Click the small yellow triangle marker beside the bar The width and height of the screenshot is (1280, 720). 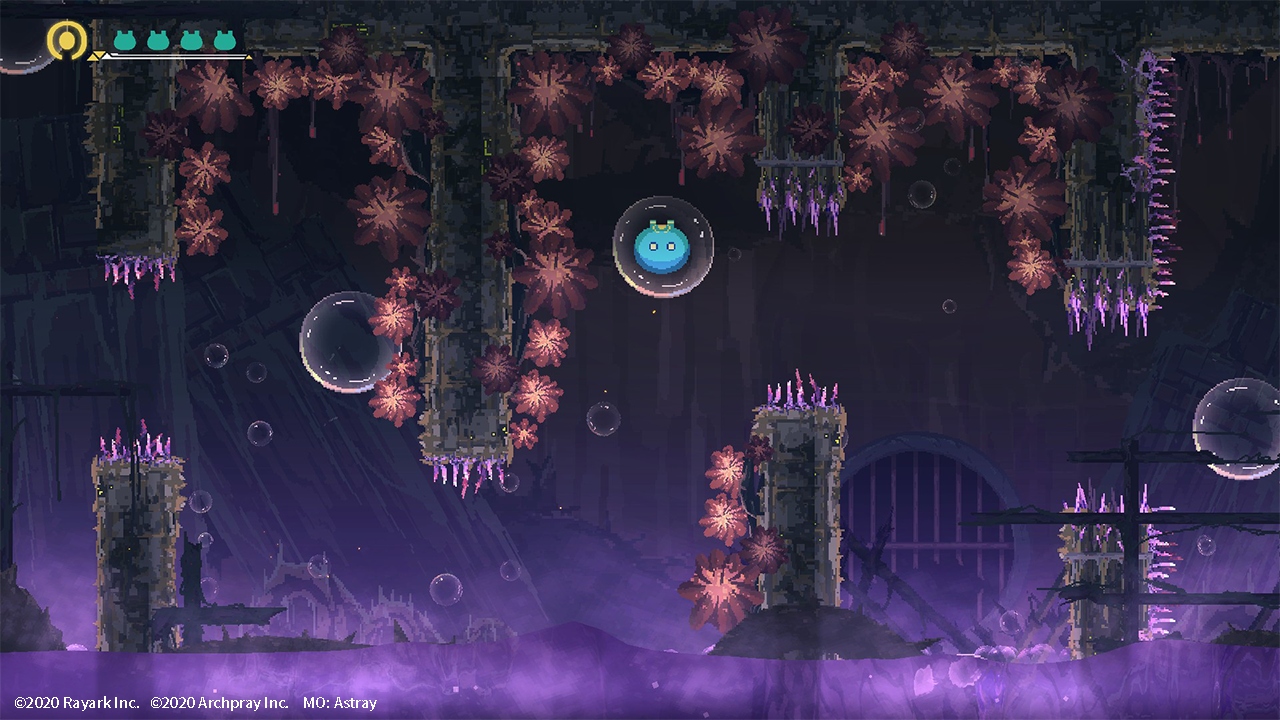(x=96, y=57)
